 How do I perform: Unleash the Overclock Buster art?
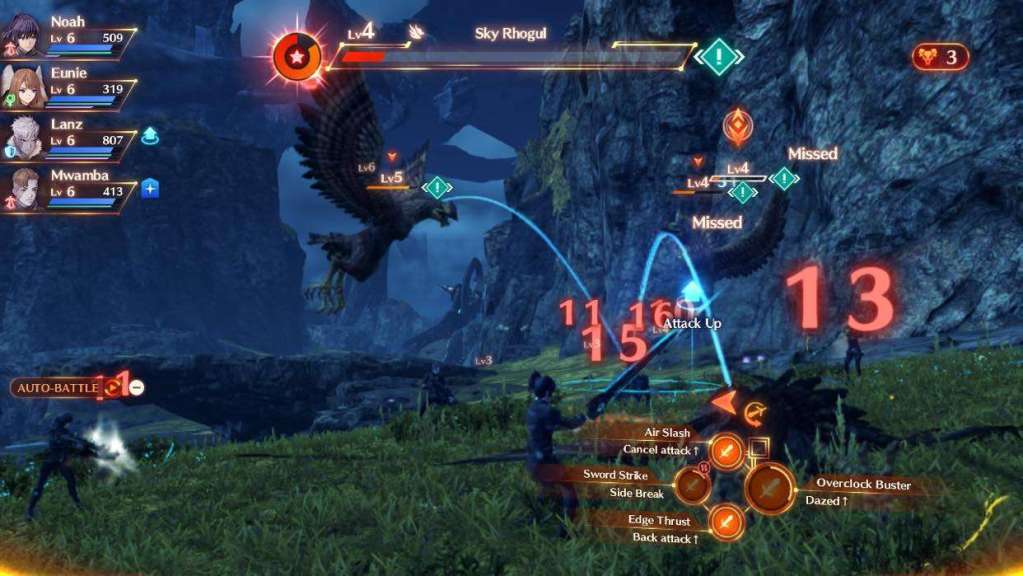click(x=770, y=490)
